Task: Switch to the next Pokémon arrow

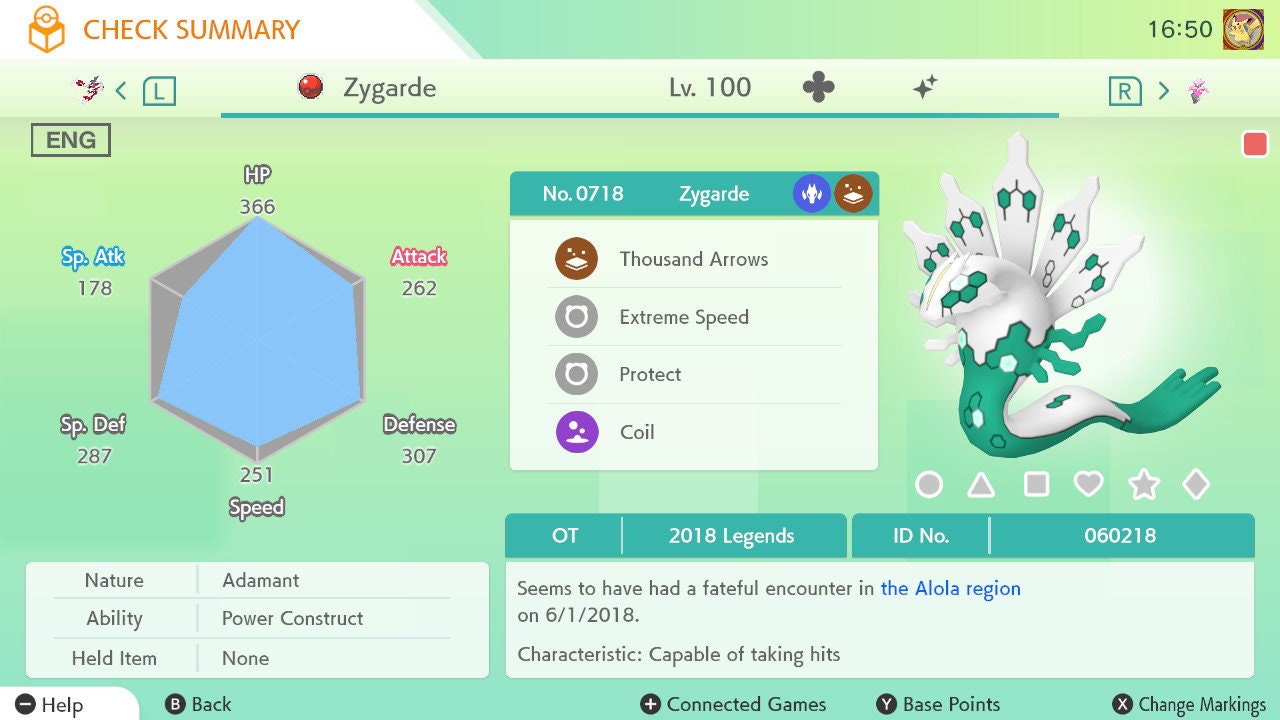Action: (x=1163, y=91)
